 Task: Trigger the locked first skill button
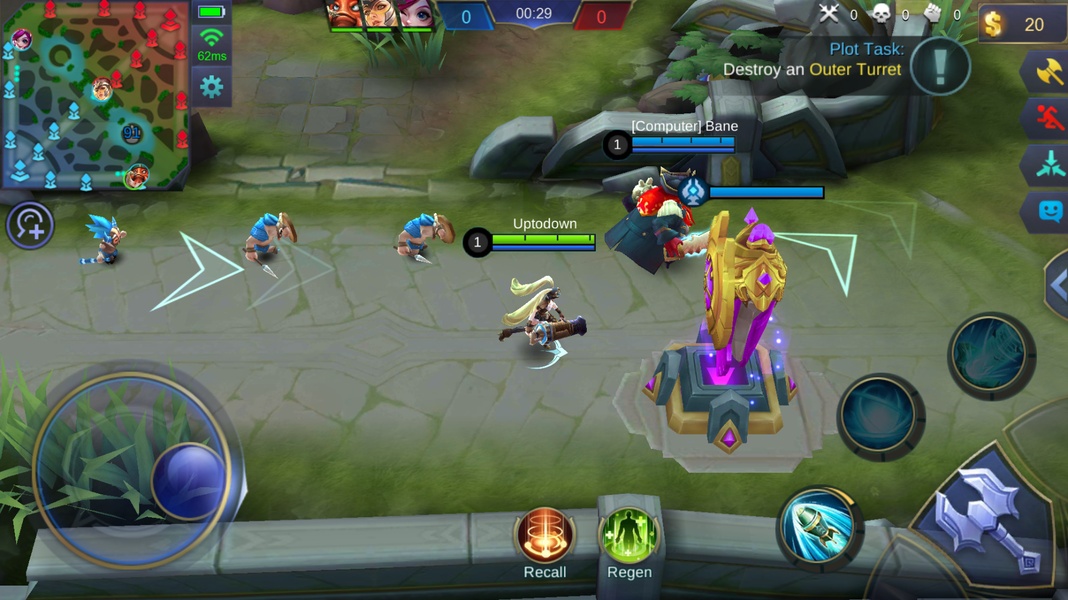pos(880,415)
